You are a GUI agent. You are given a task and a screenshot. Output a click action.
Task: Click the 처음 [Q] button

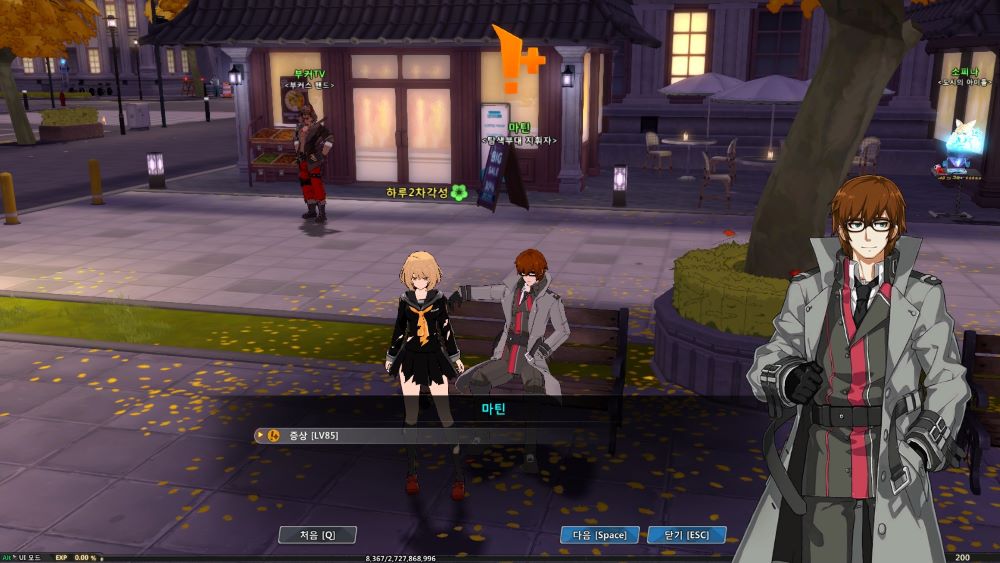(x=317, y=535)
